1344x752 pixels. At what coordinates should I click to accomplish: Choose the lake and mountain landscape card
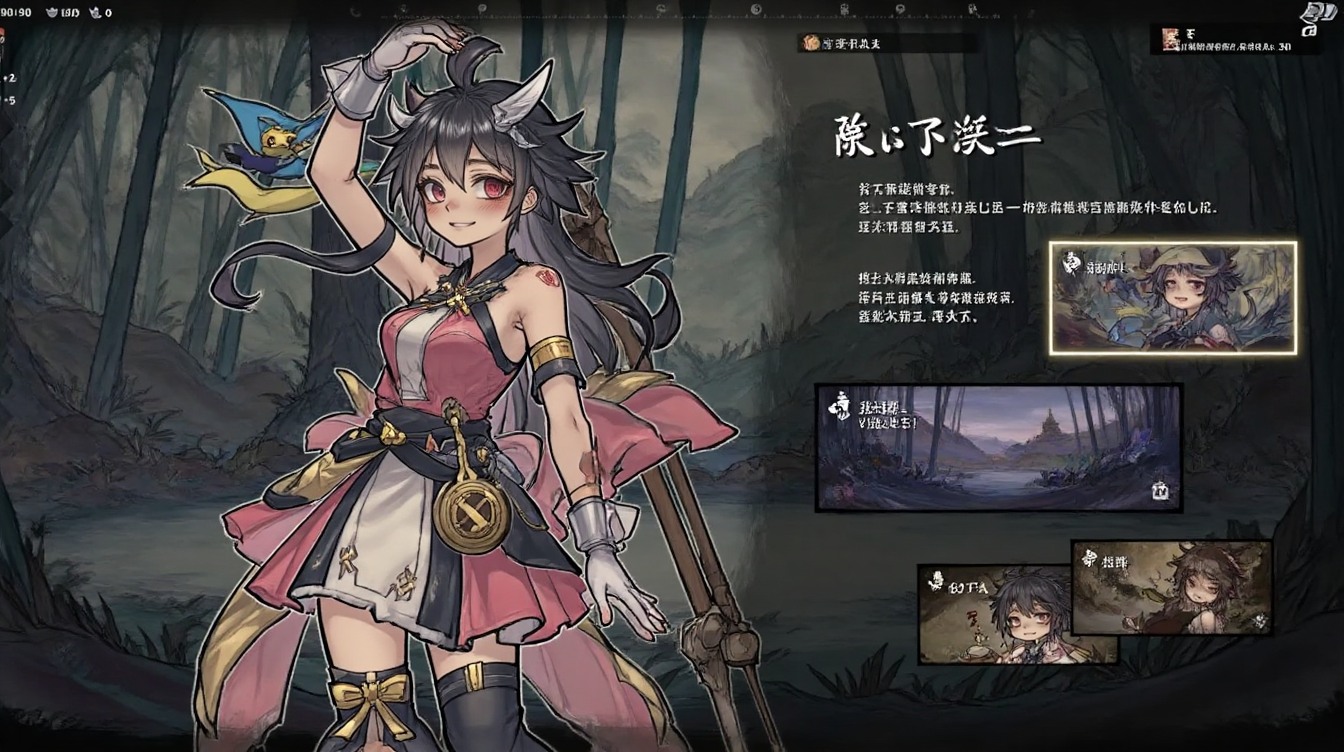[998, 447]
